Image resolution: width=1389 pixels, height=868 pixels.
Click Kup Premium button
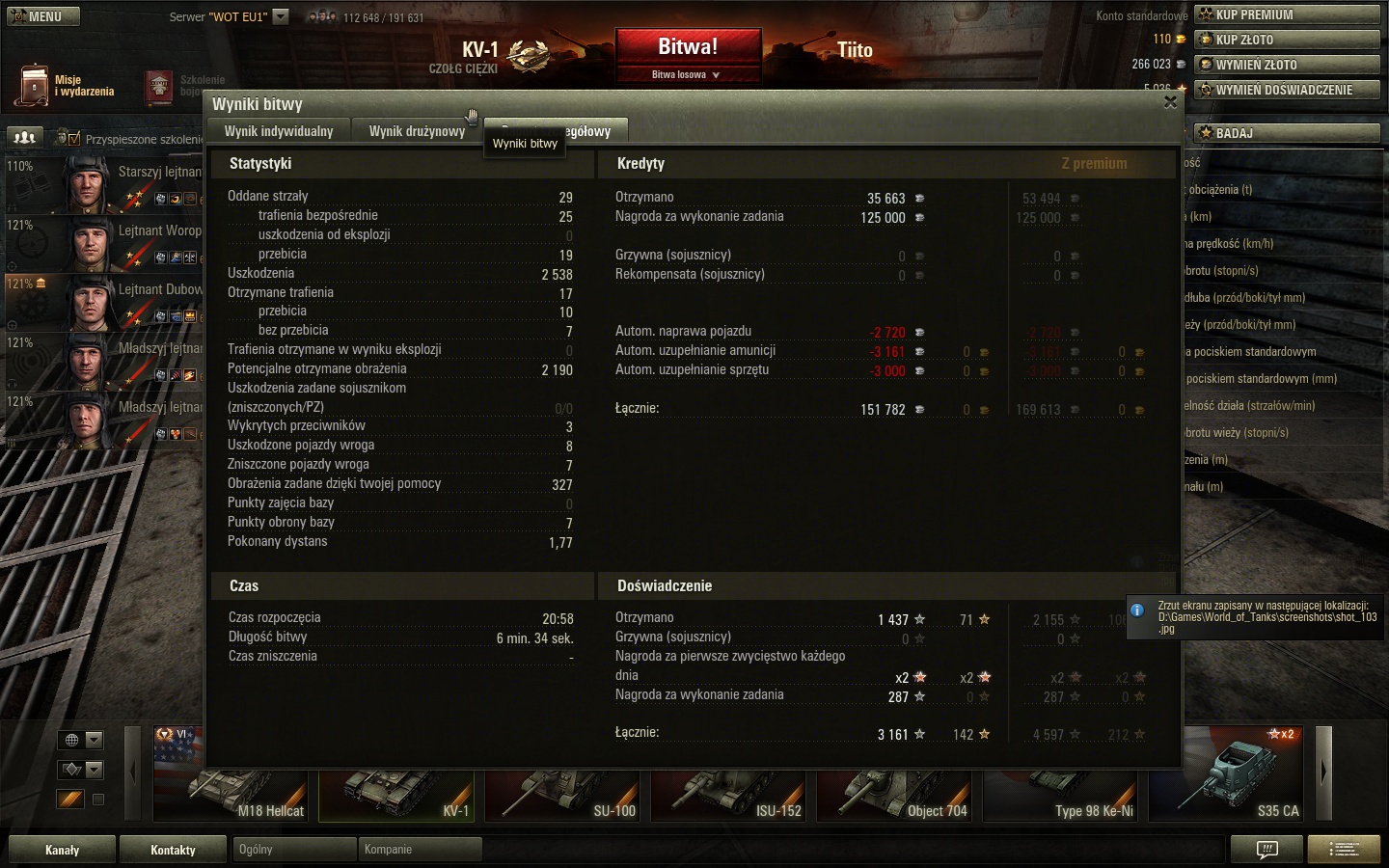pos(1288,14)
